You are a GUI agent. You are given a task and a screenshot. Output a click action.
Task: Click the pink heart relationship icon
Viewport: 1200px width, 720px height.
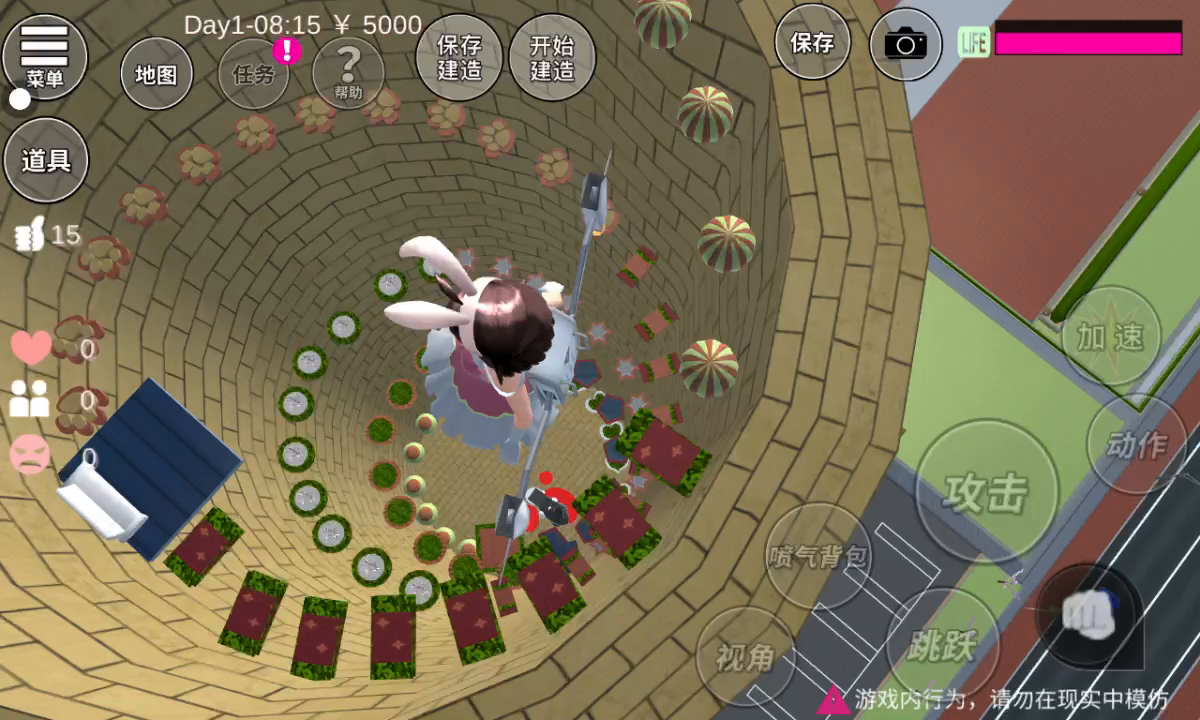tap(31, 348)
